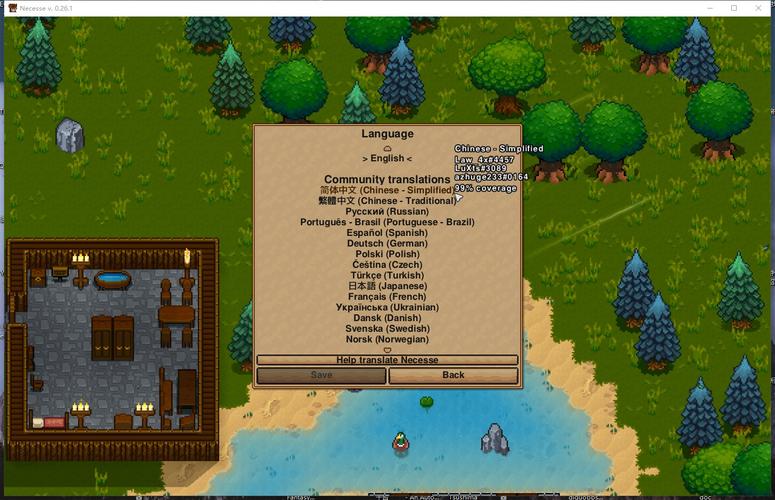775x500 pixels.
Task: Select Français (French) language
Action: click(387, 297)
